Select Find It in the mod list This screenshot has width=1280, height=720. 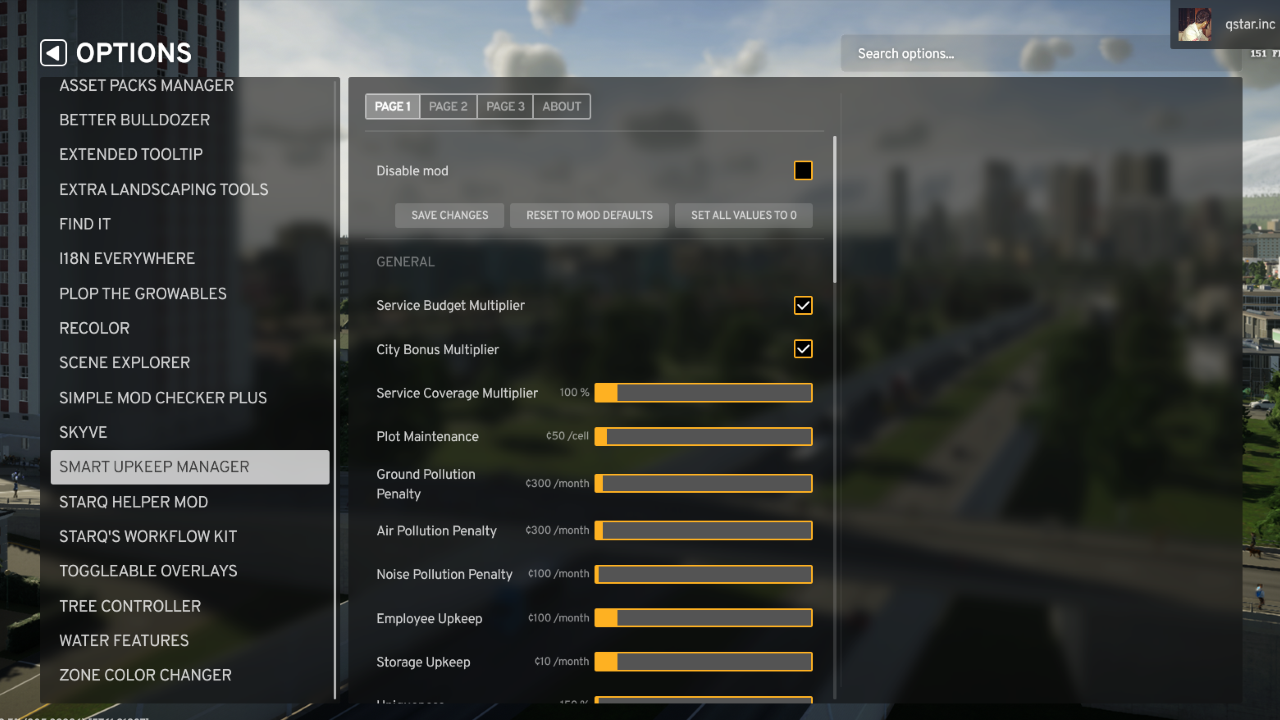click(x=84, y=223)
